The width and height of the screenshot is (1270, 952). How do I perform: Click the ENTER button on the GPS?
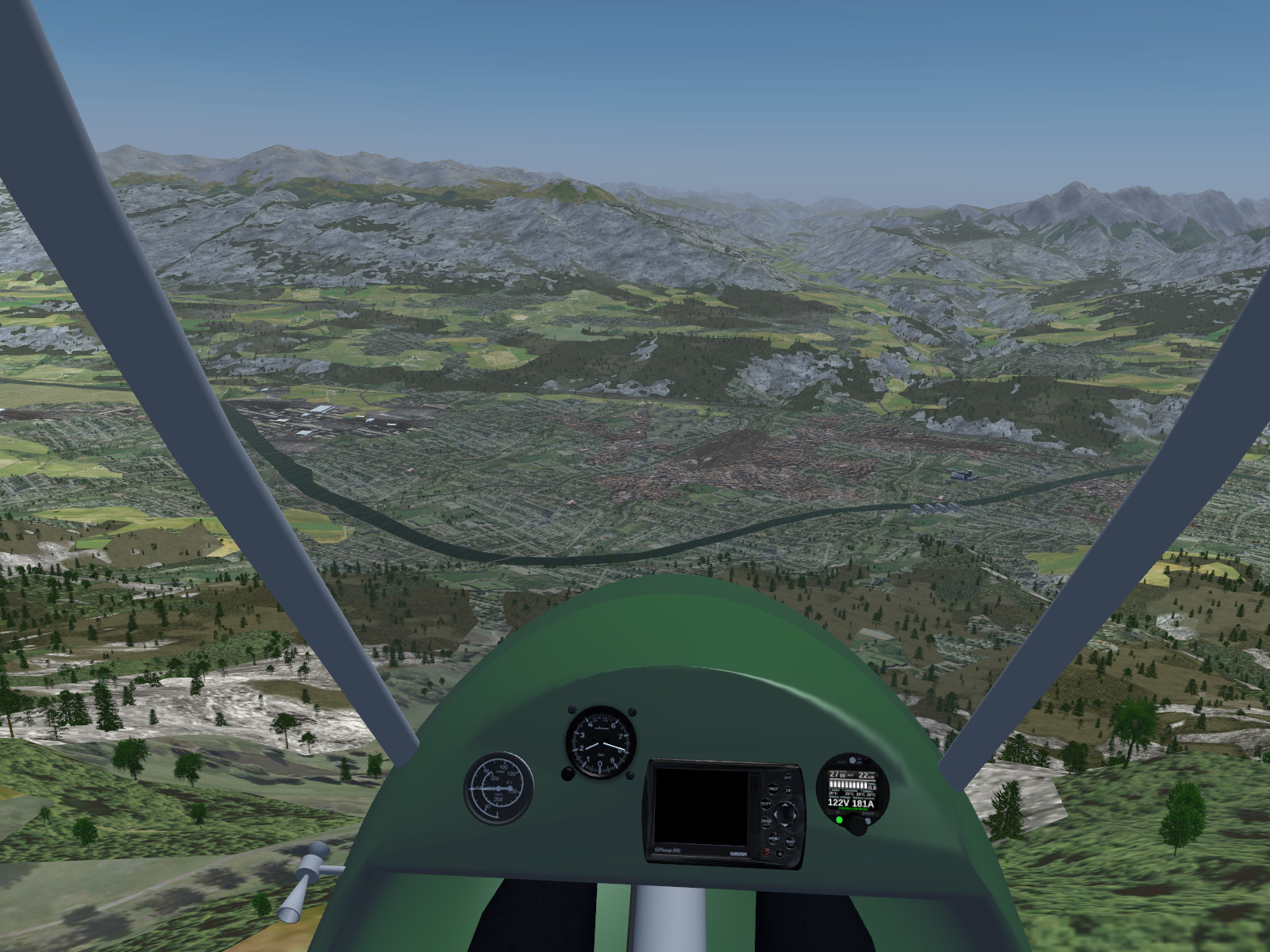pos(766,822)
